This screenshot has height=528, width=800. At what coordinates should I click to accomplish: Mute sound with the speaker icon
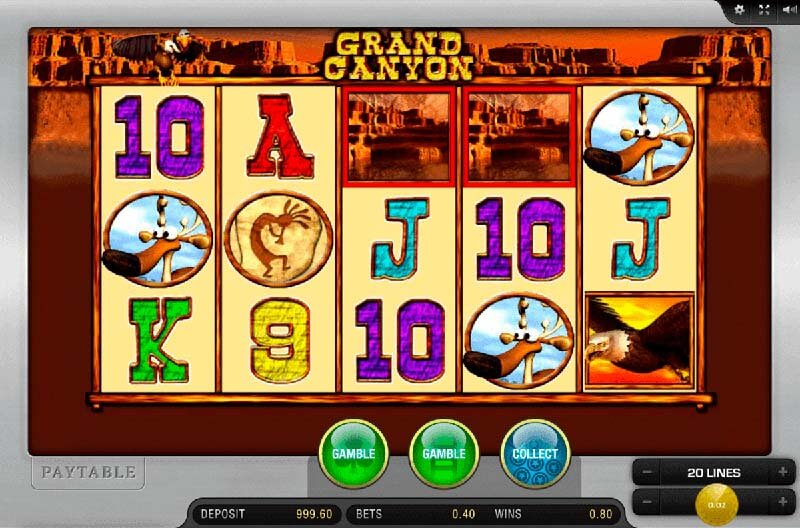click(787, 9)
